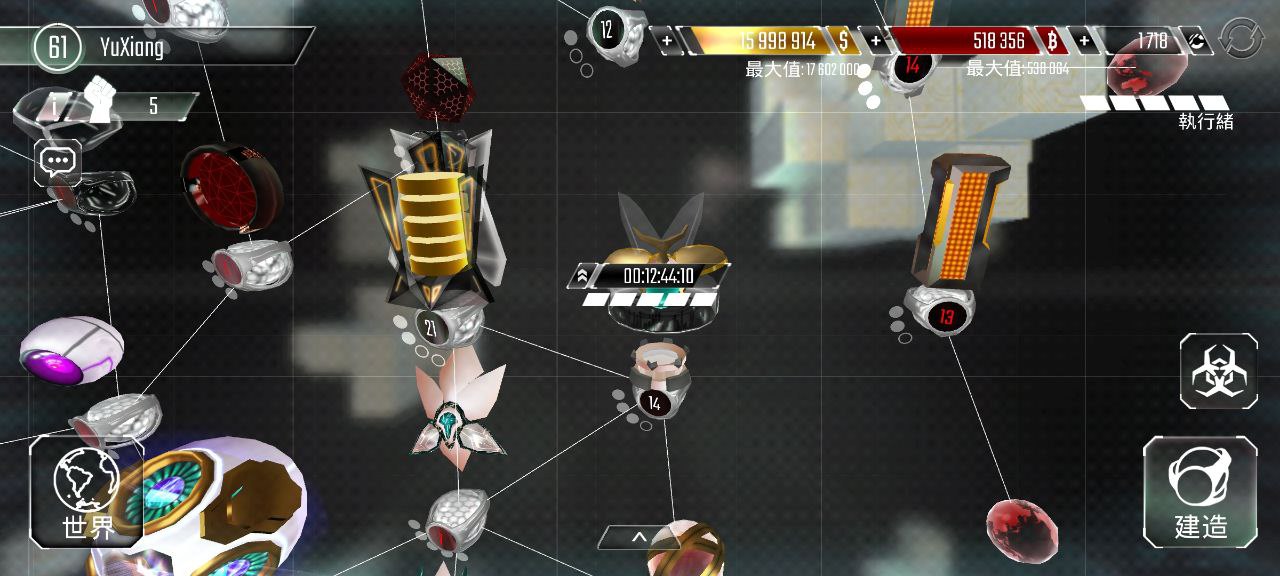Tap the circular arrows icon at top right
Image resolution: width=1280 pixels, height=576 pixels.
pos(1242,39)
